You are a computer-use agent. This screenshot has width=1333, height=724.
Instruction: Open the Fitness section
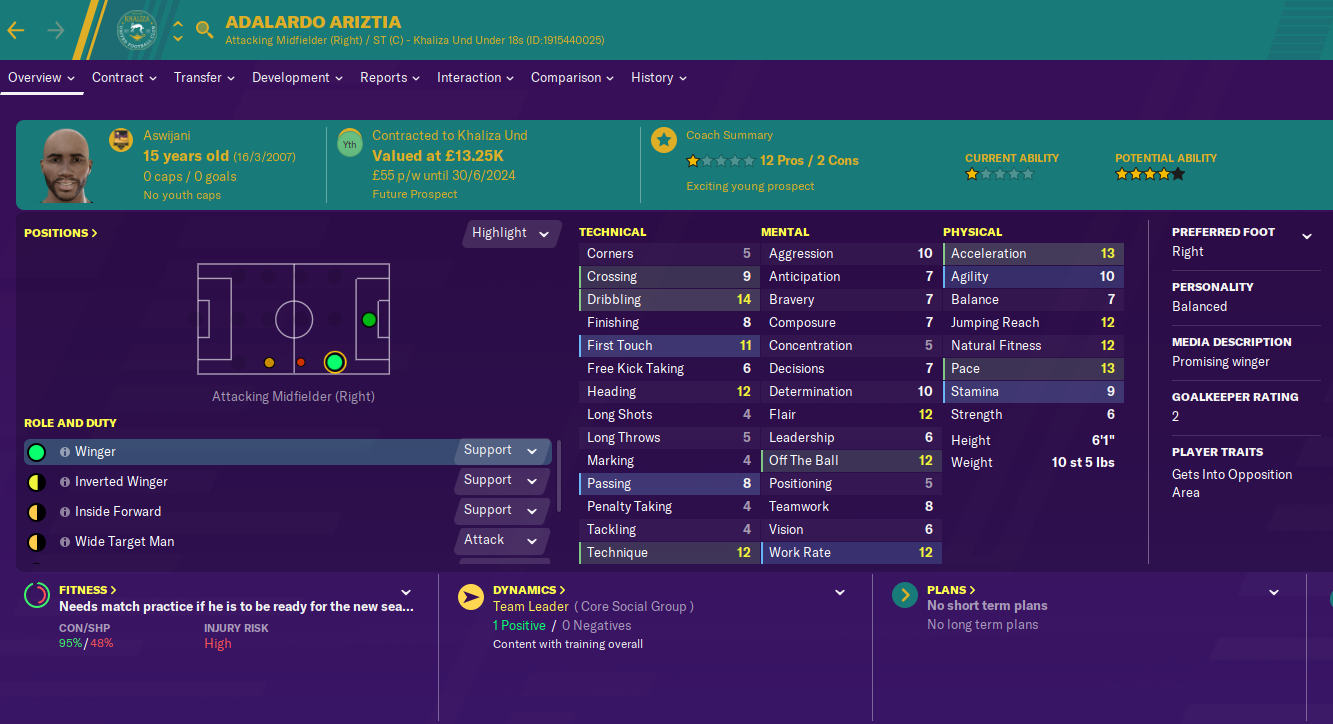(88, 590)
